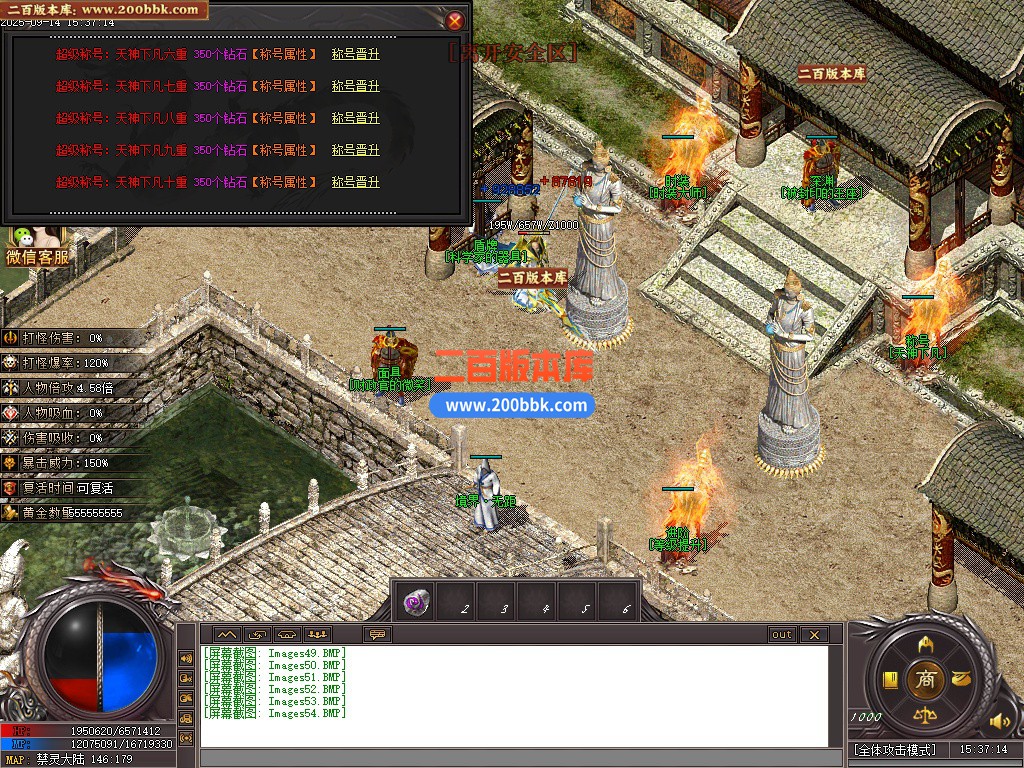Open trade via the scales icon
Viewport: 1024px width, 768px height.
click(925, 717)
